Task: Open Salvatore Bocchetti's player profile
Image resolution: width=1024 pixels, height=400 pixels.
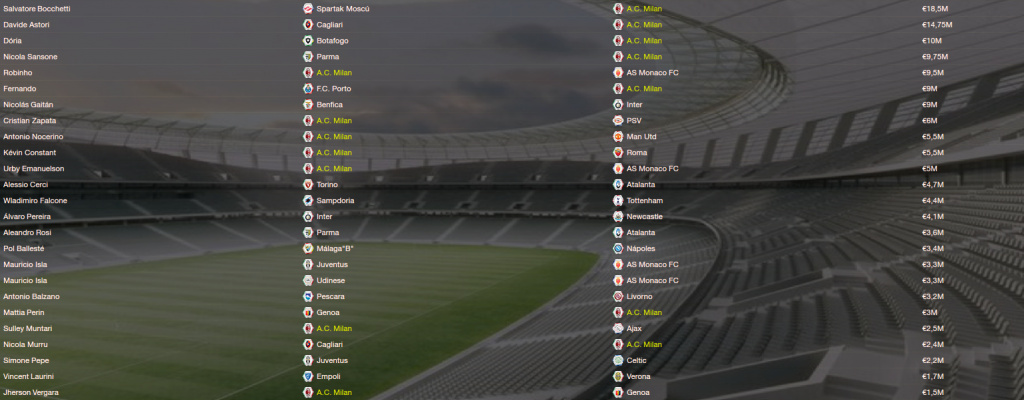Action: (36, 8)
